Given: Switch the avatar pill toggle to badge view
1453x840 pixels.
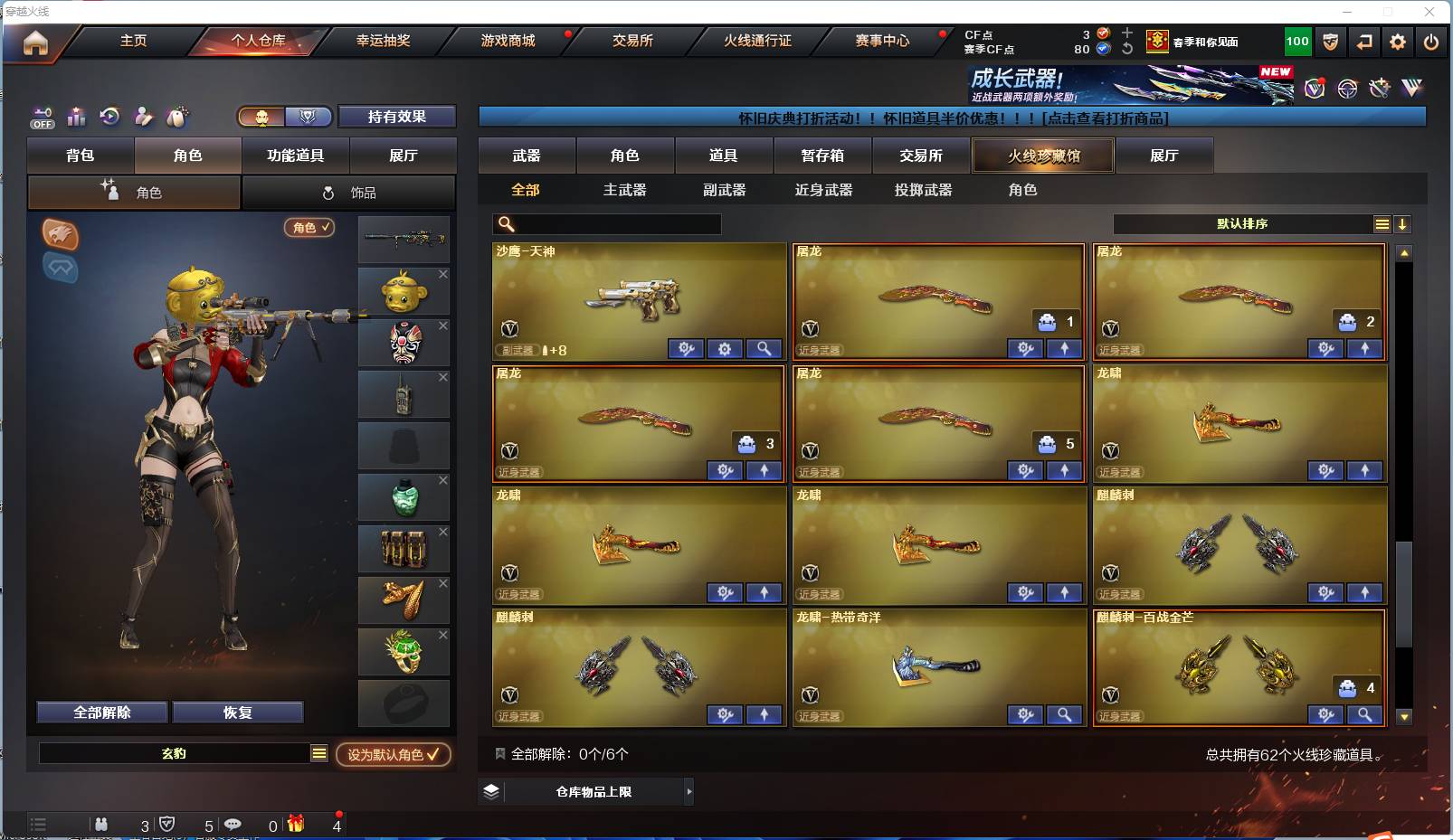Looking at the screenshot, I should coord(307,117).
